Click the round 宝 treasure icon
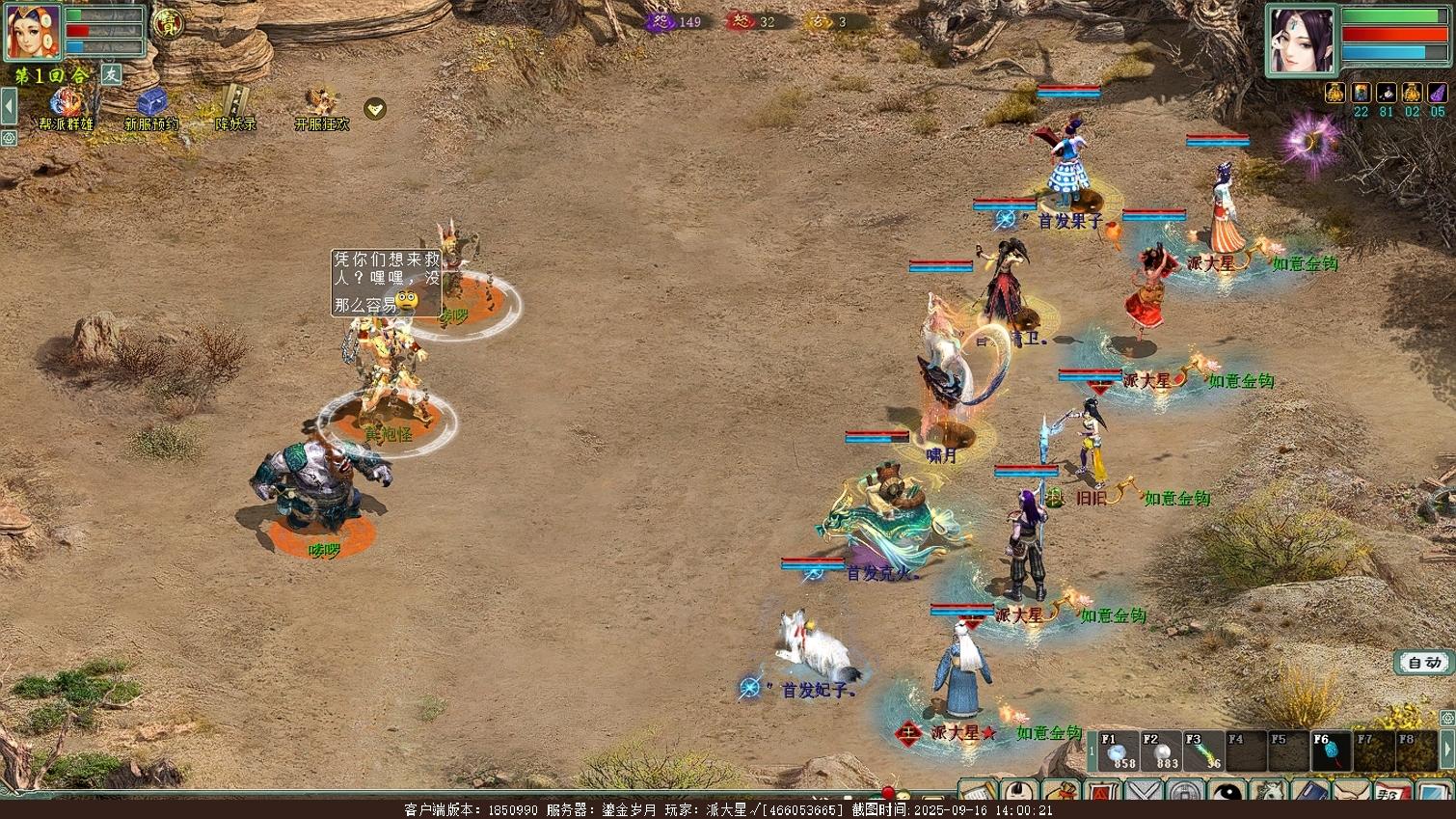Viewport: 1456px width, 819px height. pos(169,23)
